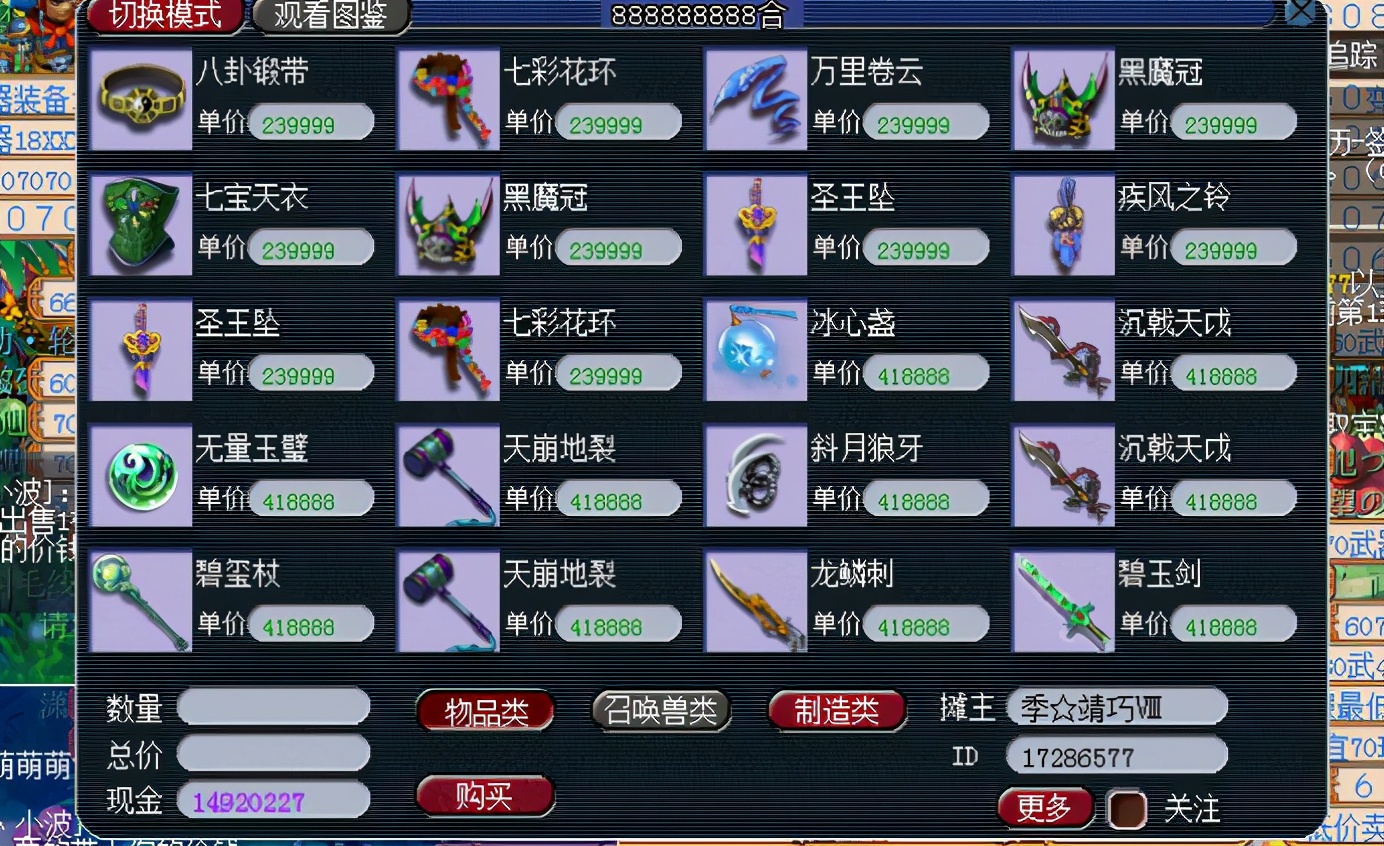The width and height of the screenshot is (1384, 846).
Task: Click the 碧玉剑 sword icon
Action: [x=1063, y=600]
